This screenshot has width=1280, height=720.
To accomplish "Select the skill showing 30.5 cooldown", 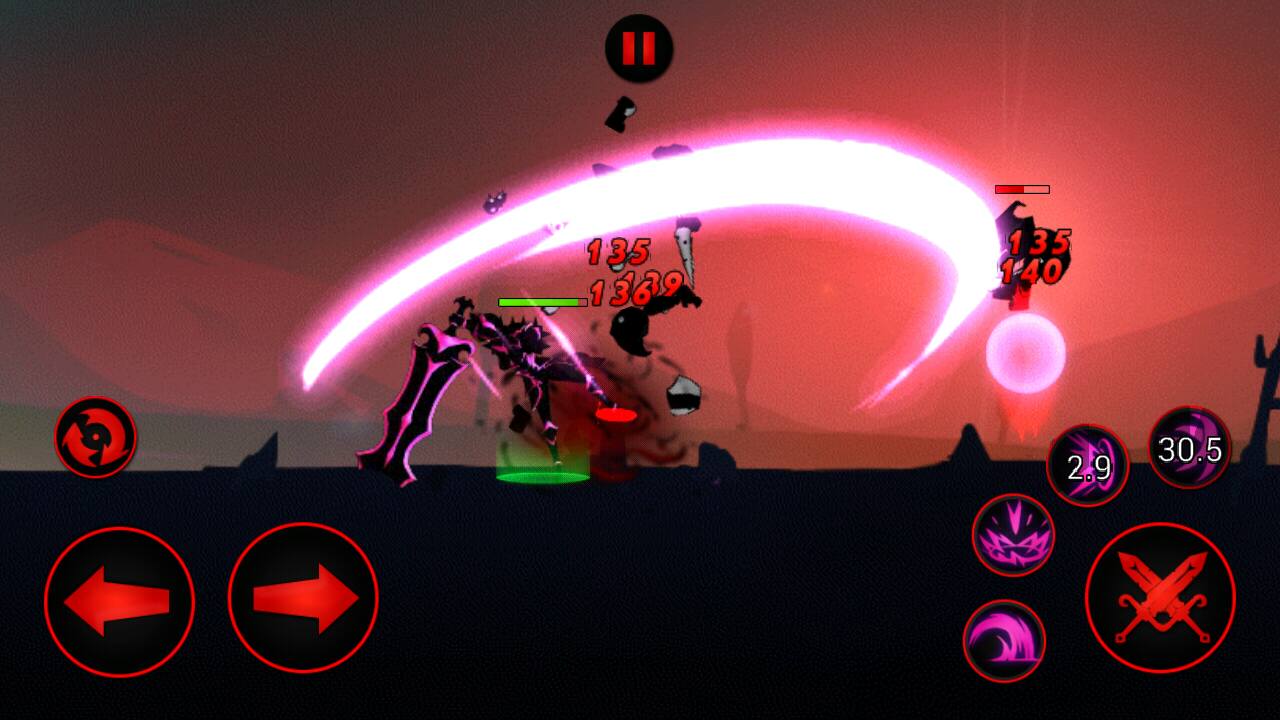I will 1189,448.
